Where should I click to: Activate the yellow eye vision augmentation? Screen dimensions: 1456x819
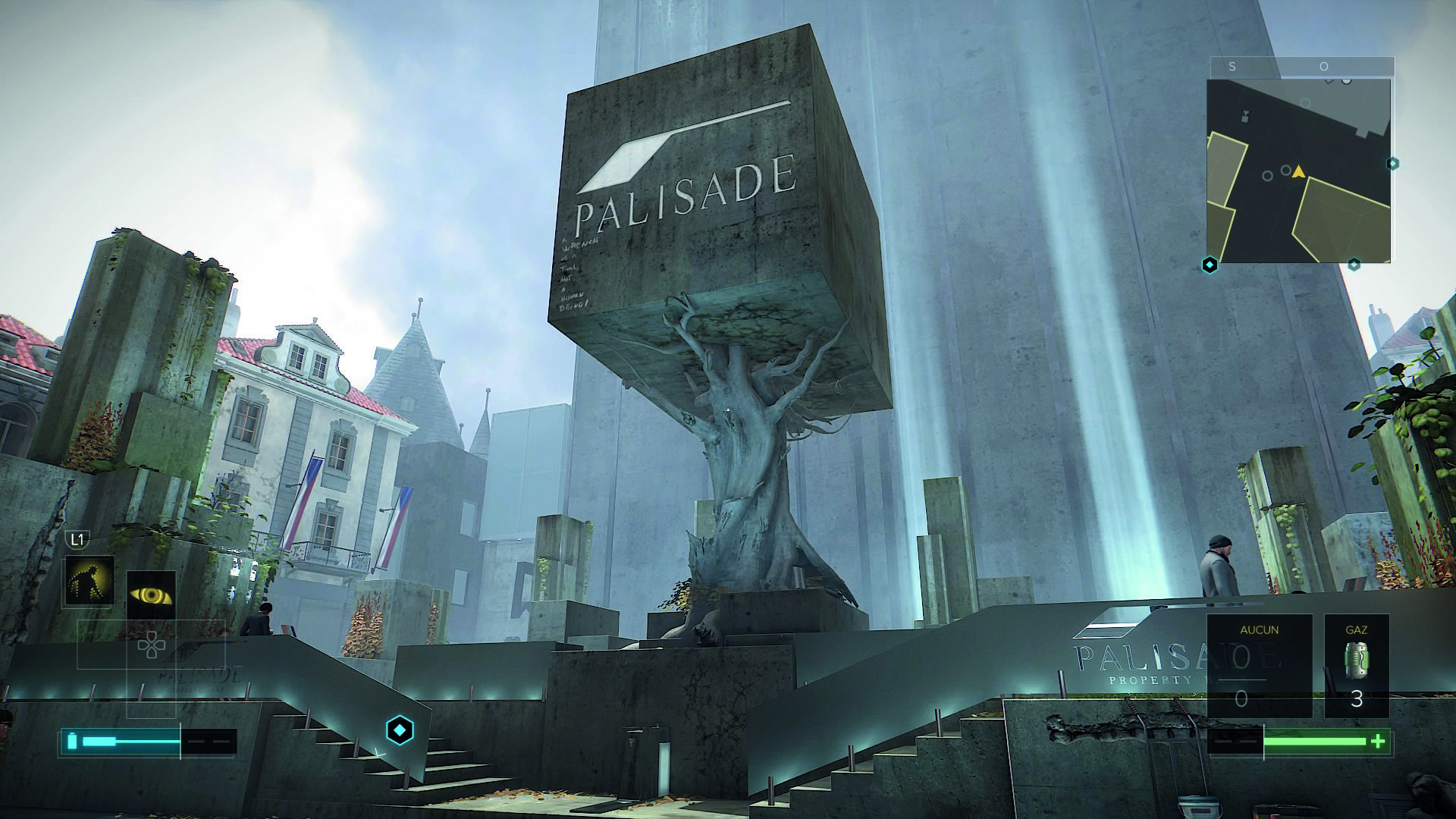click(151, 594)
